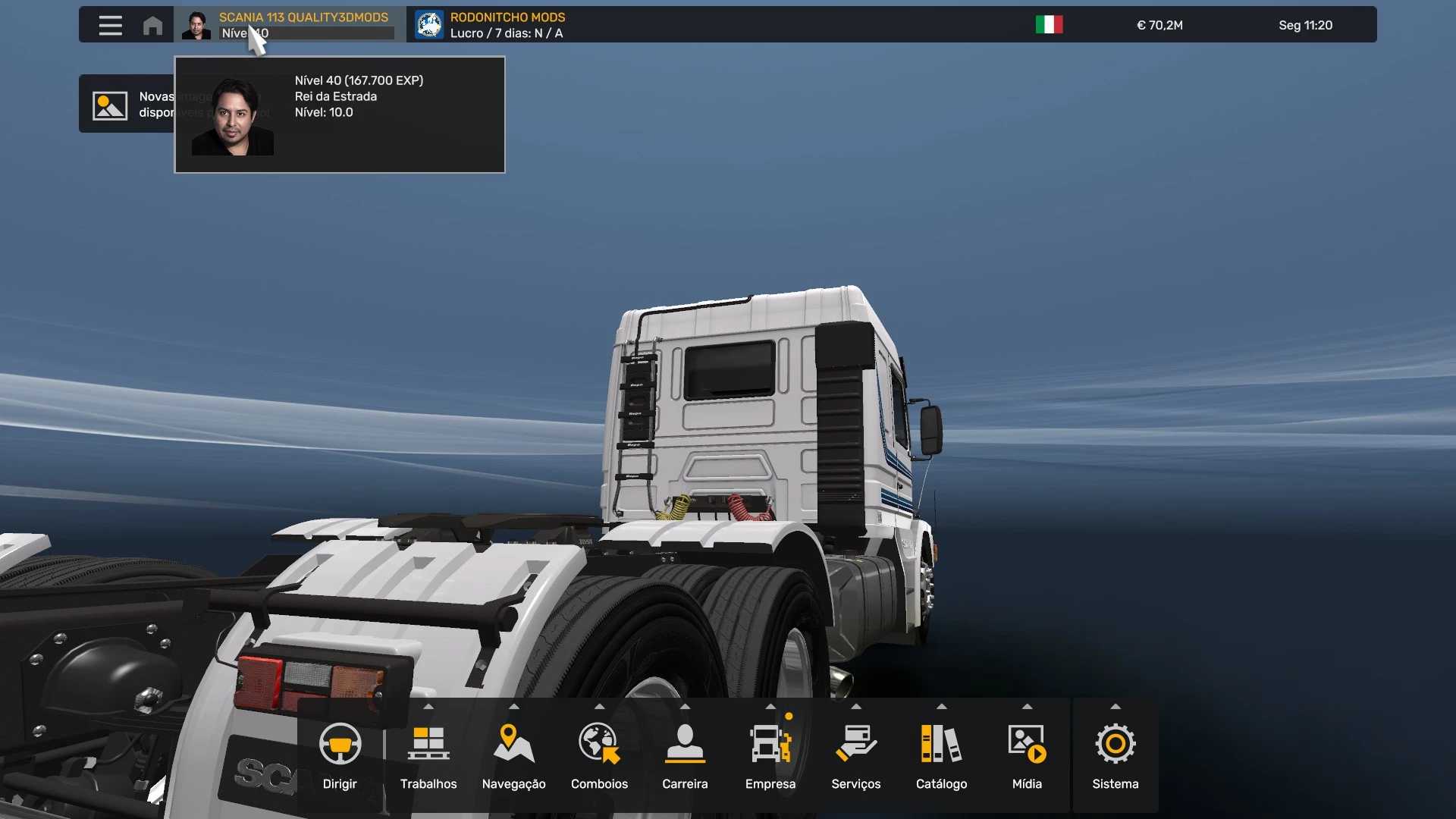This screenshot has height=819, width=1456.
Task: Open the RODONITCHO MODS company panel
Action: point(507,25)
